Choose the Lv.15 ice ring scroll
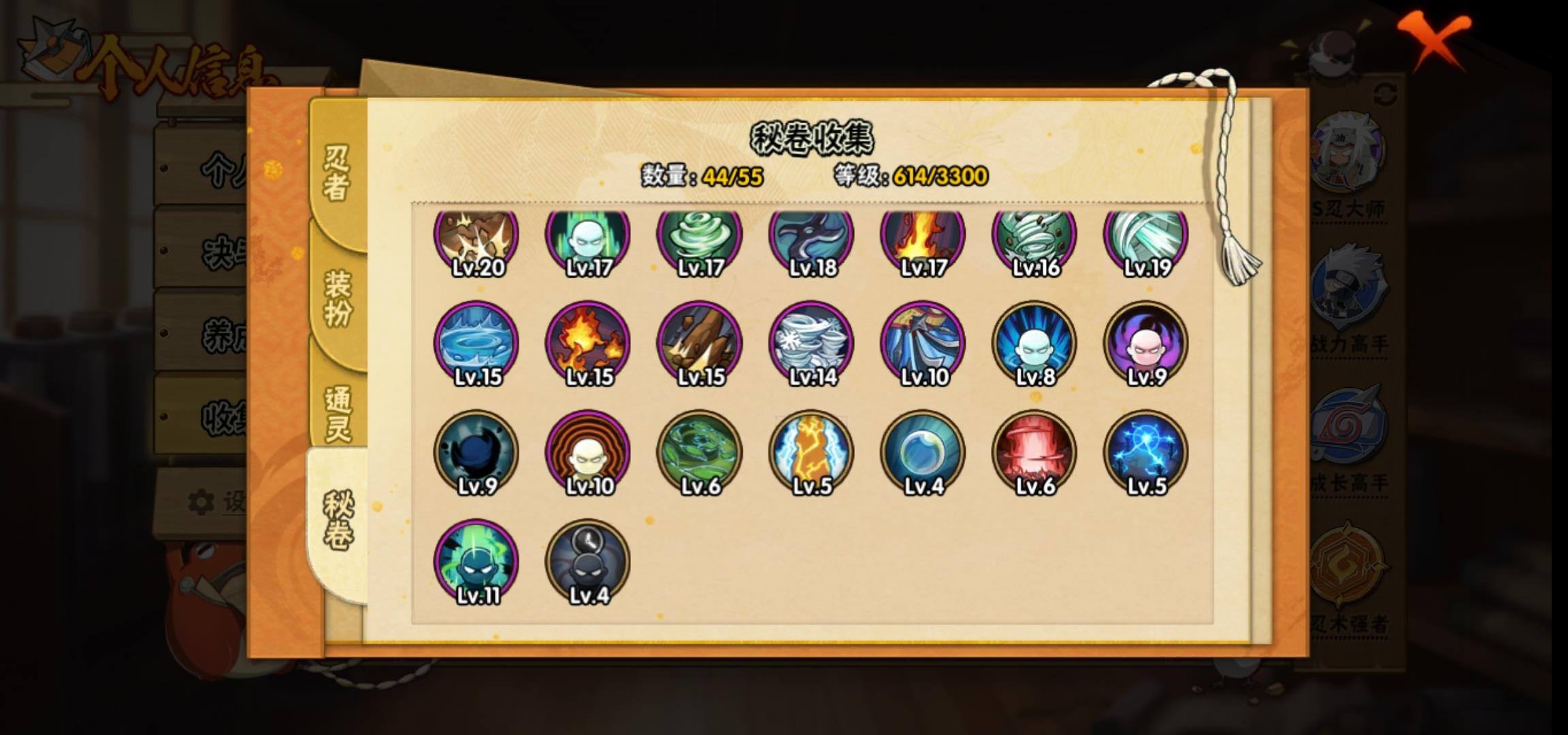 click(476, 344)
